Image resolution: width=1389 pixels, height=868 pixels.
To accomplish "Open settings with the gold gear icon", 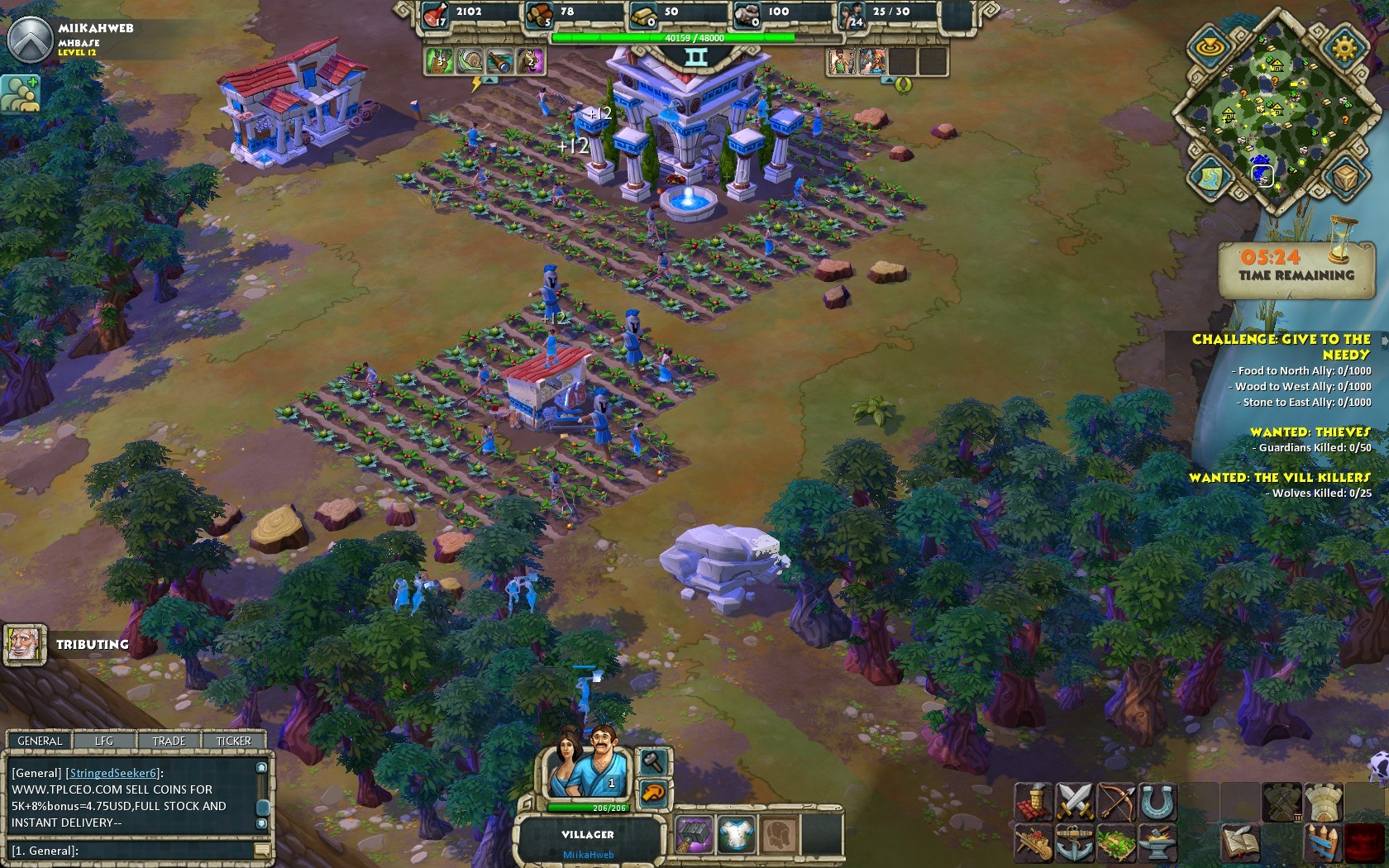I will [x=1344, y=47].
